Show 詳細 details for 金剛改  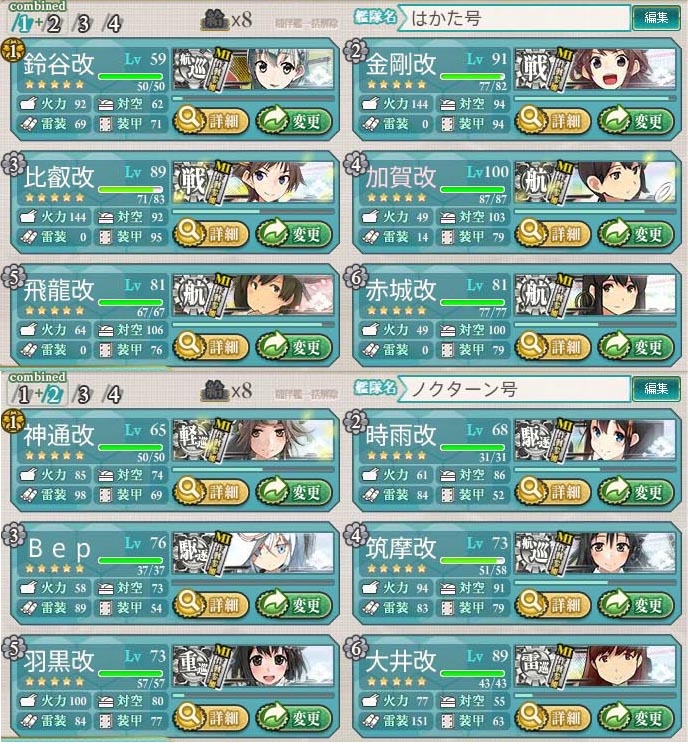click(x=553, y=121)
